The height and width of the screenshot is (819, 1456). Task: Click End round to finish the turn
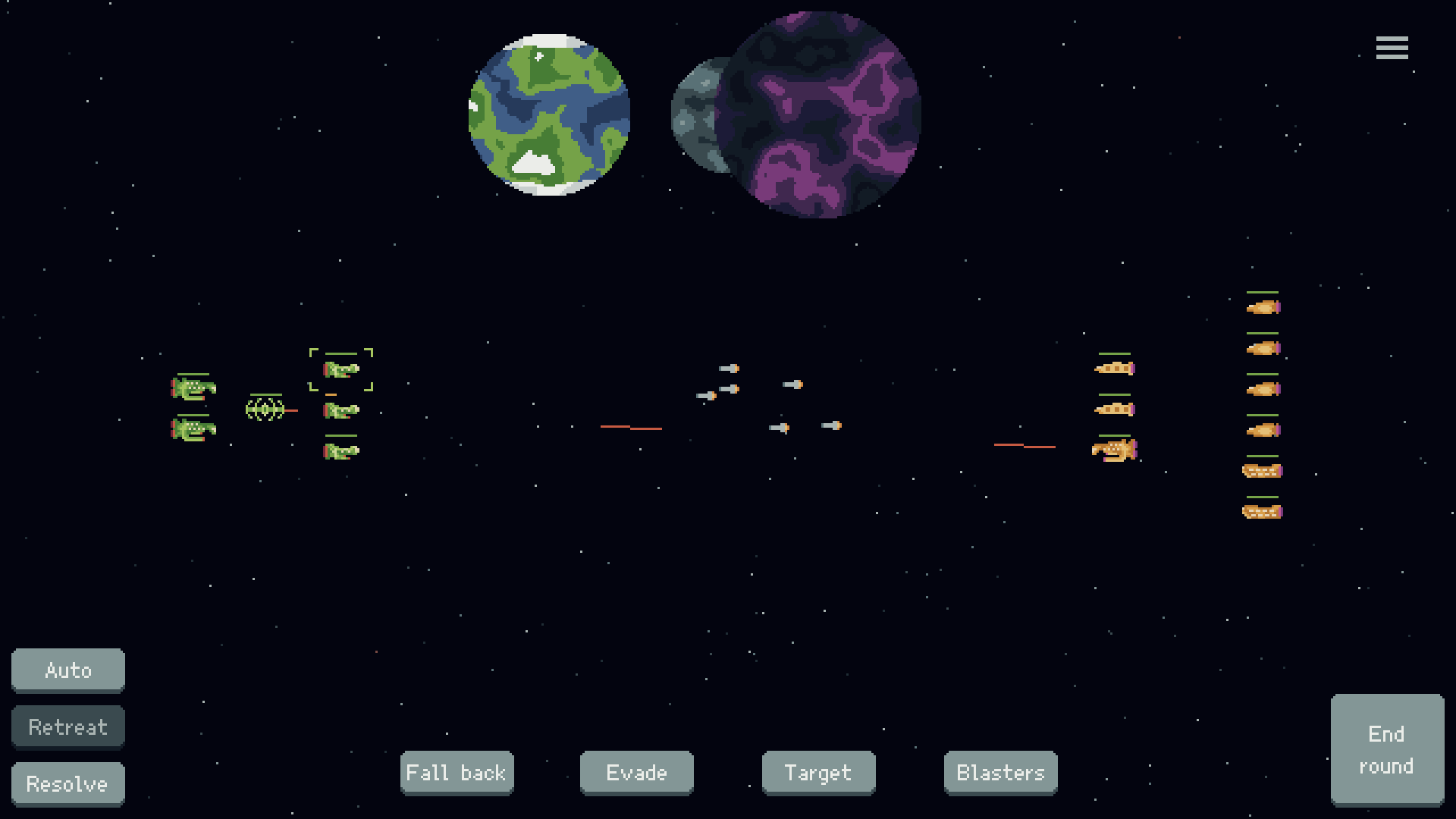(x=1387, y=749)
